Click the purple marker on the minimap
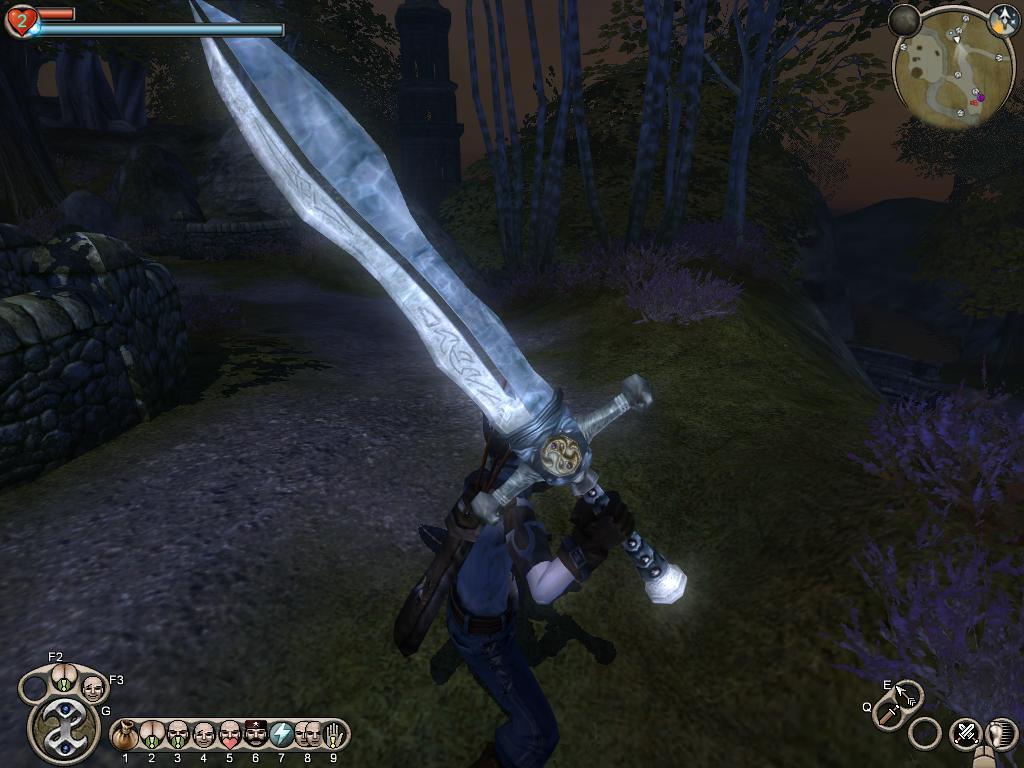This screenshot has height=768, width=1024. click(x=980, y=97)
